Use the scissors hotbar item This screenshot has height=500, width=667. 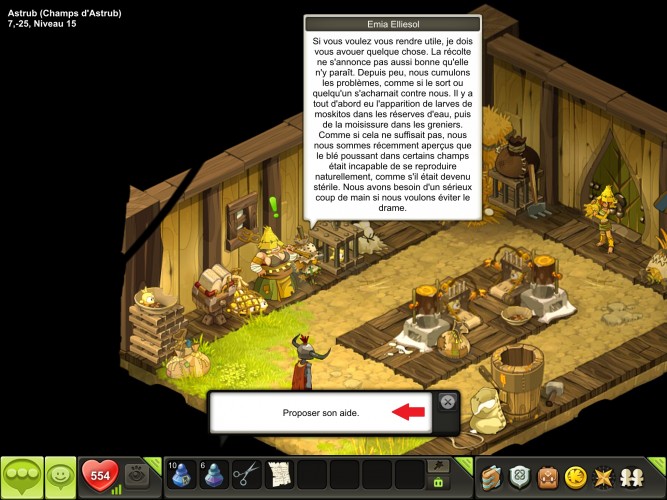click(x=246, y=474)
